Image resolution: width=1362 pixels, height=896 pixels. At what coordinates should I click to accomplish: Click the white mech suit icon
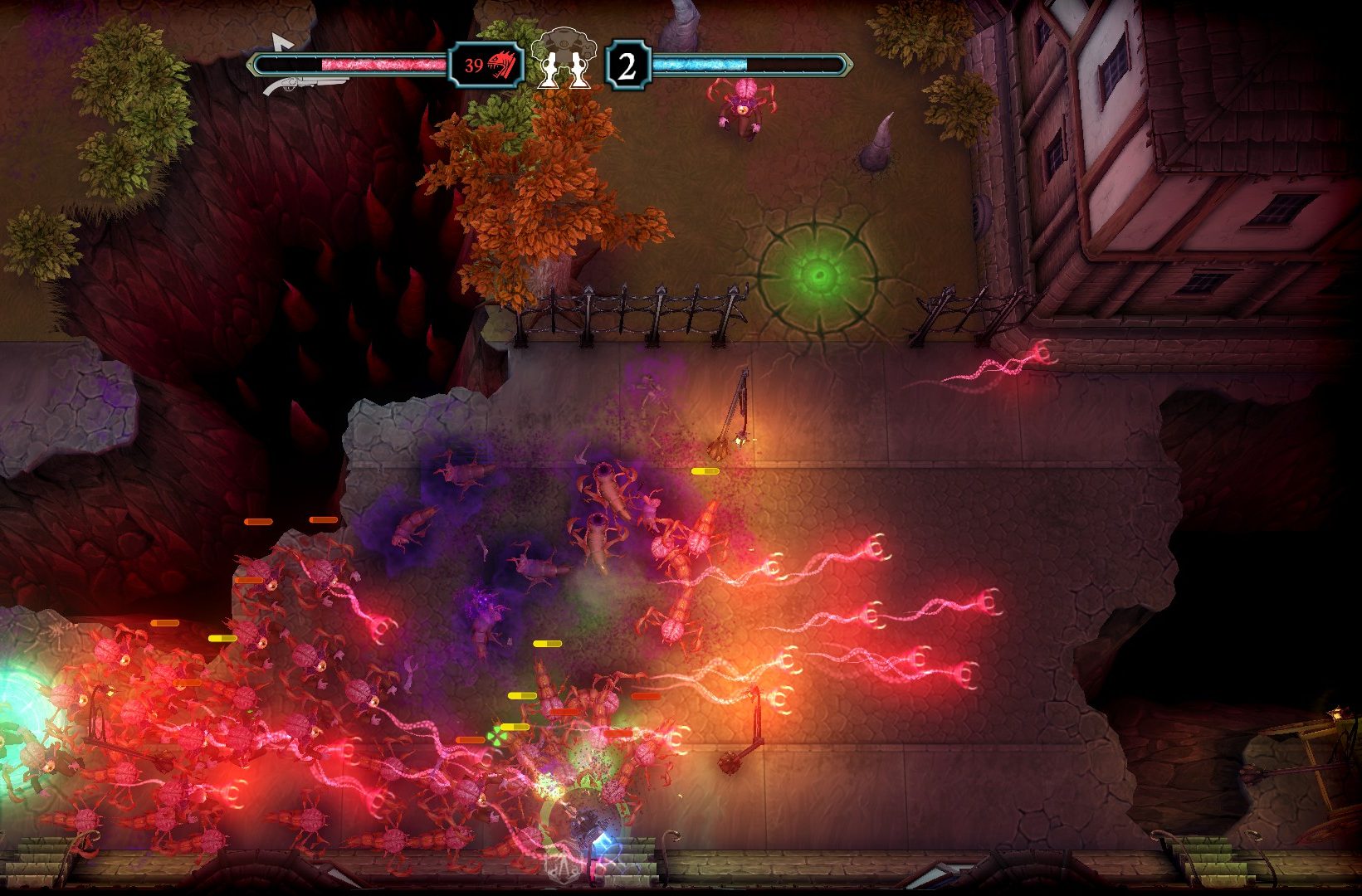(x=569, y=56)
